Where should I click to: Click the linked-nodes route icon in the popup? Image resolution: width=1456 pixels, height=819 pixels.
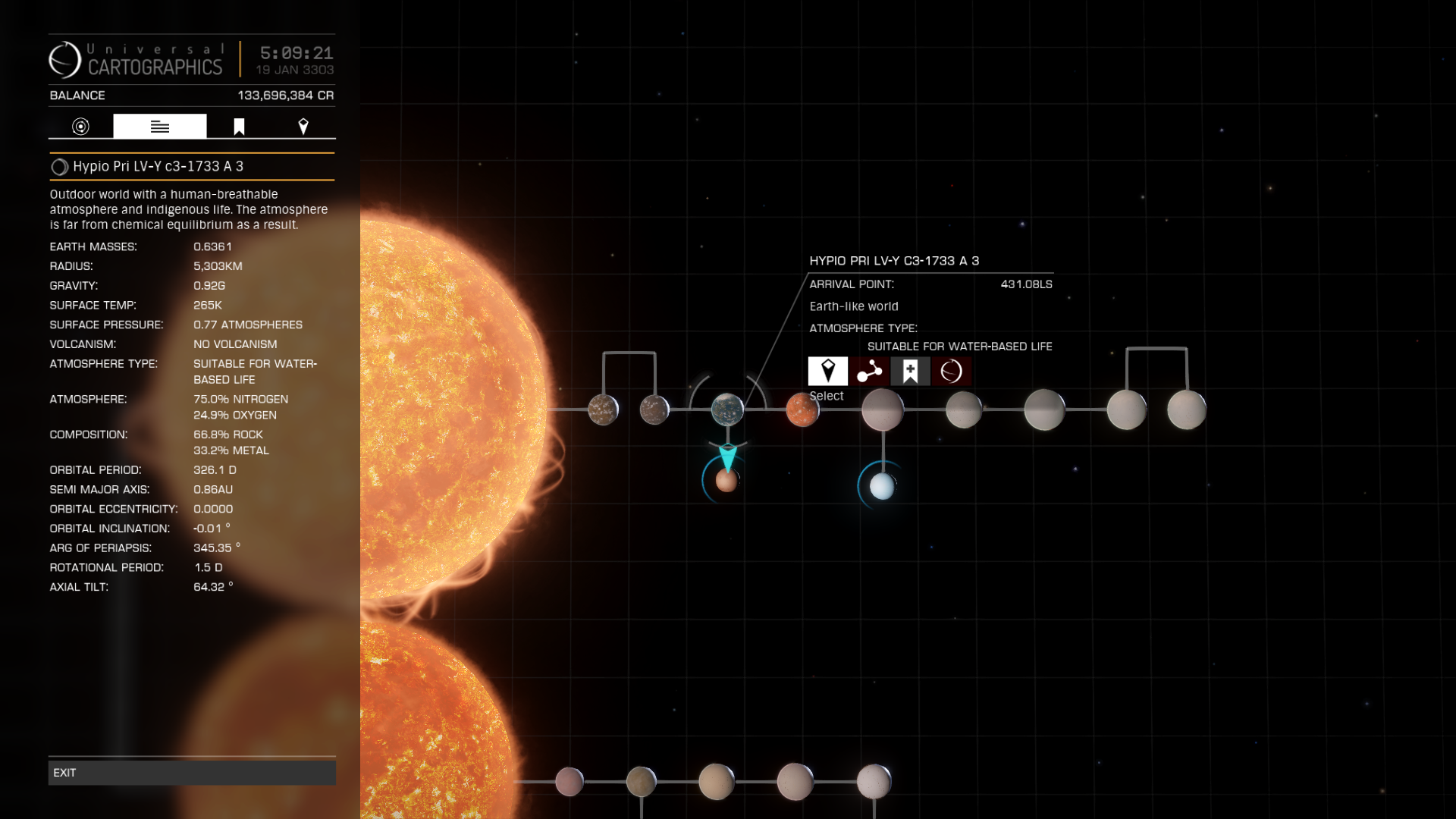[869, 372]
